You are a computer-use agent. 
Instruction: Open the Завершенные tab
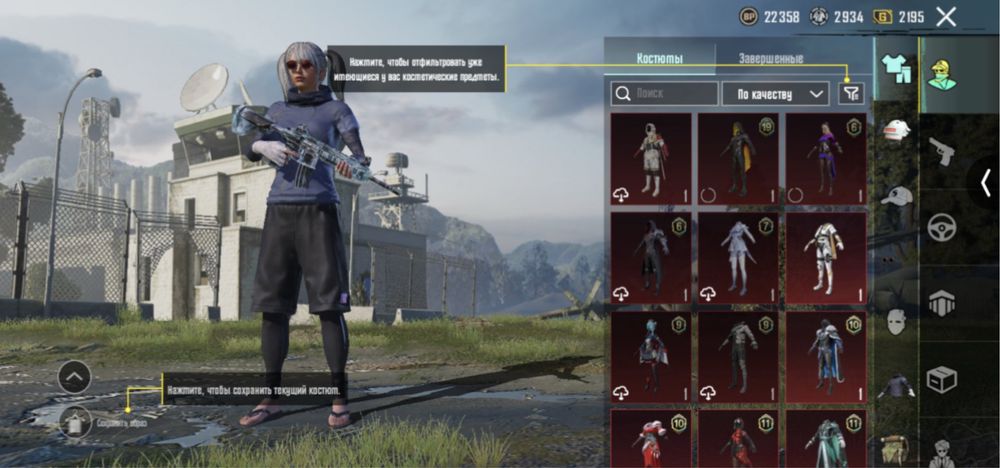point(771,58)
